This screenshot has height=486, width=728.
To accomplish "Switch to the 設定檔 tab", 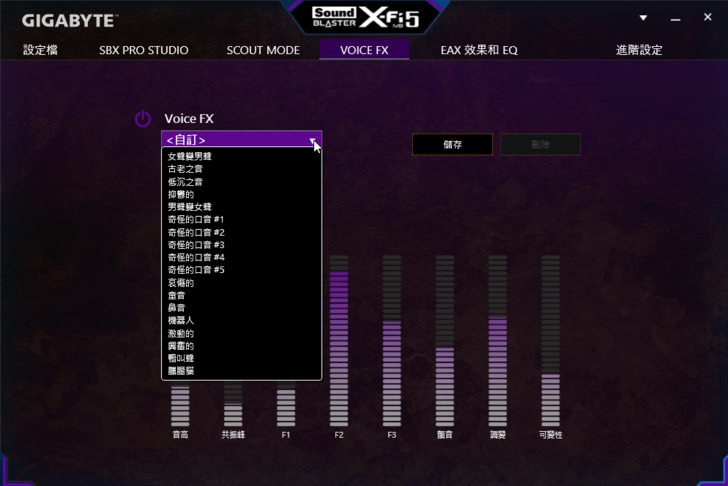I will tap(41, 50).
